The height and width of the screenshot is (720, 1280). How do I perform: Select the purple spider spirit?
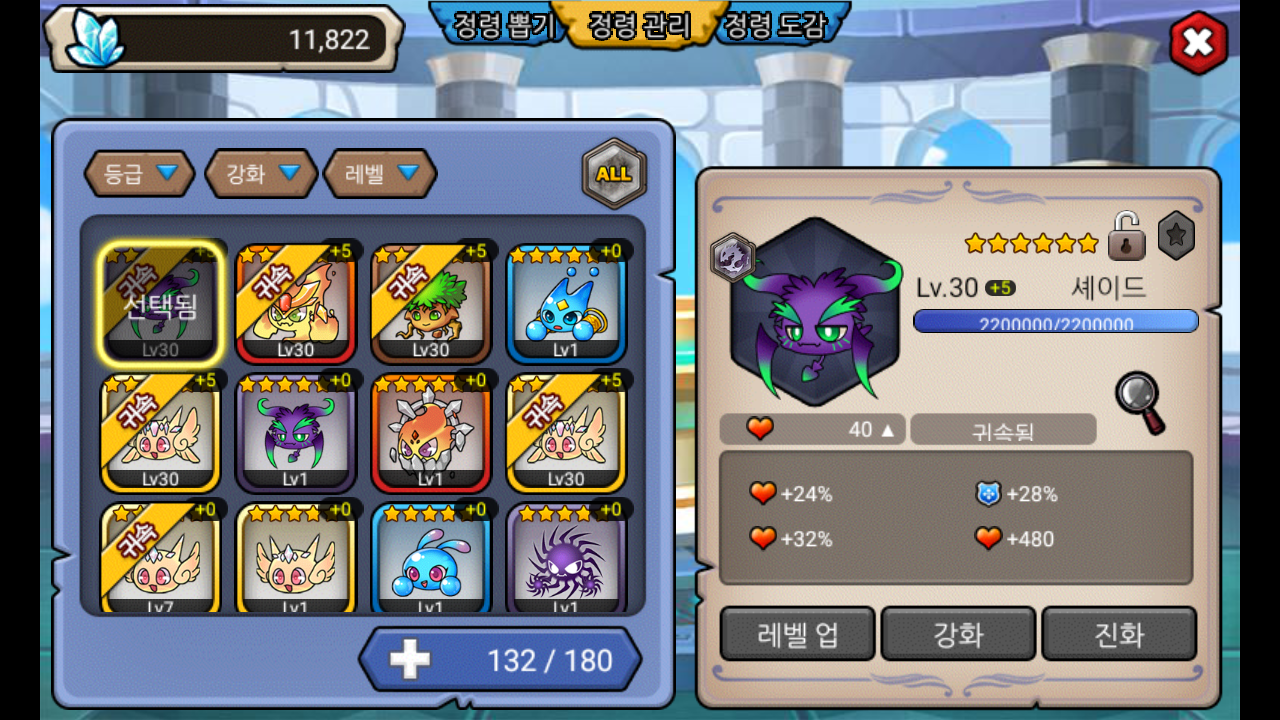tap(566, 561)
